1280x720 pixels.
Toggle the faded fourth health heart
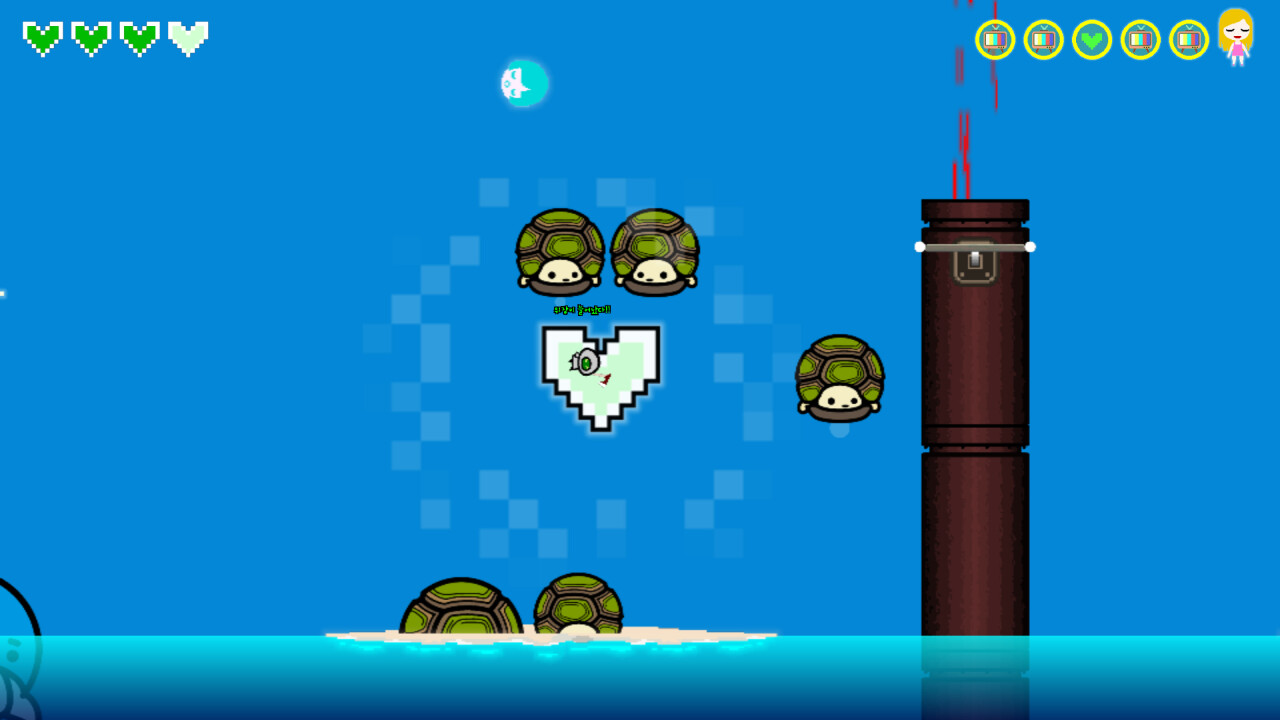[x=186, y=38]
